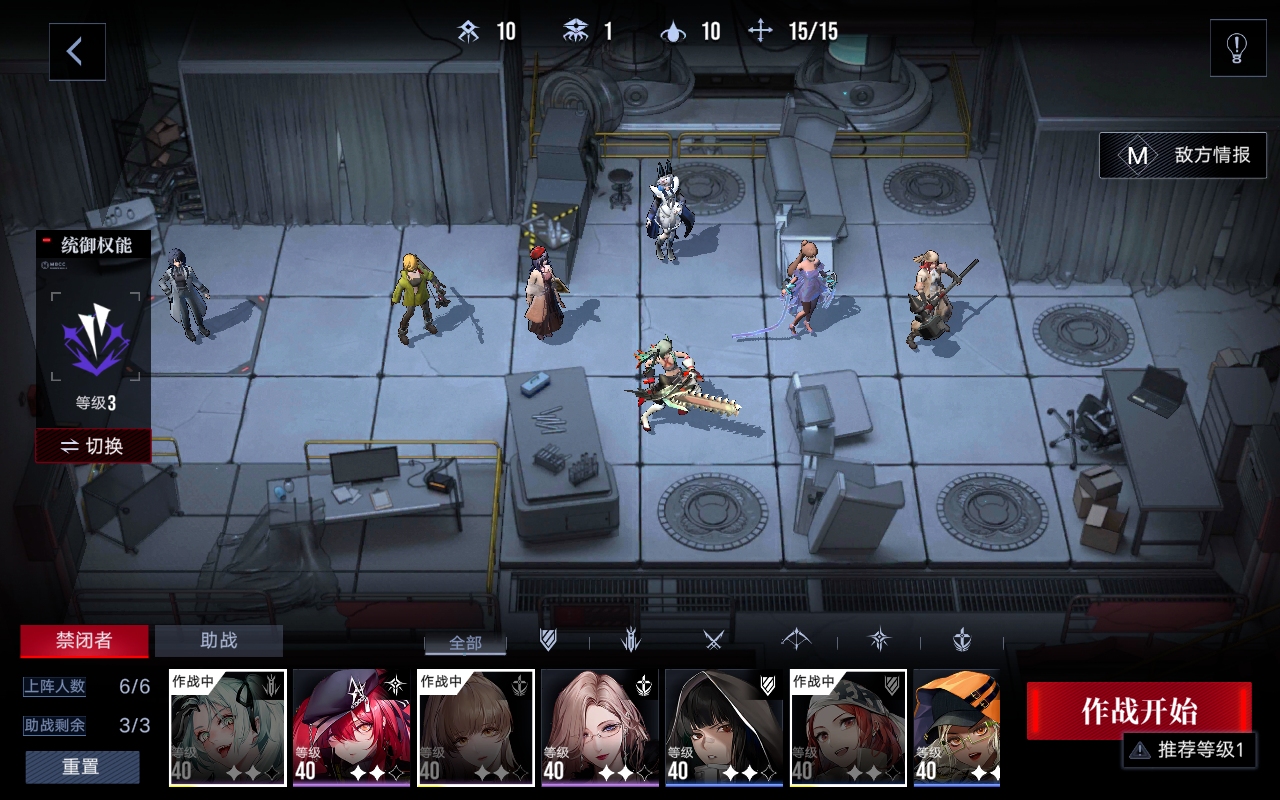
Task: Select the brown-haired deployed character card
Action: [x=475, y=727]
